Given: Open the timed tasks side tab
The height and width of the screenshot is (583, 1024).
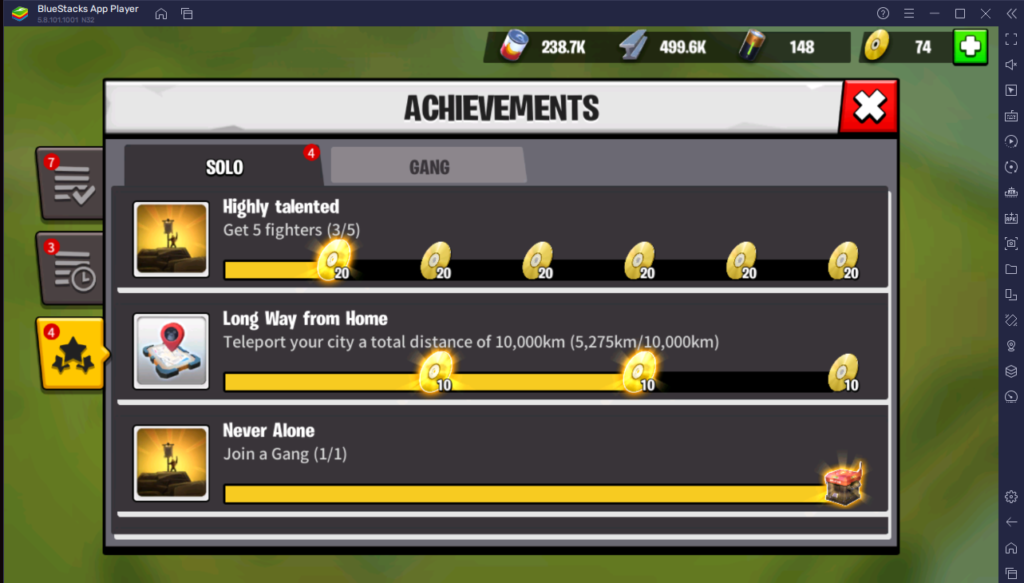Looking at the screenshot, I should 71,269.
